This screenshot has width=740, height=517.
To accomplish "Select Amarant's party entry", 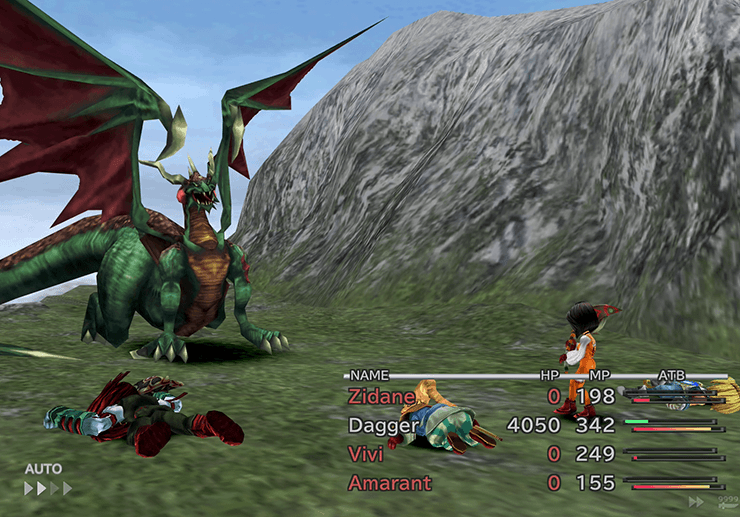I will 389,483.
